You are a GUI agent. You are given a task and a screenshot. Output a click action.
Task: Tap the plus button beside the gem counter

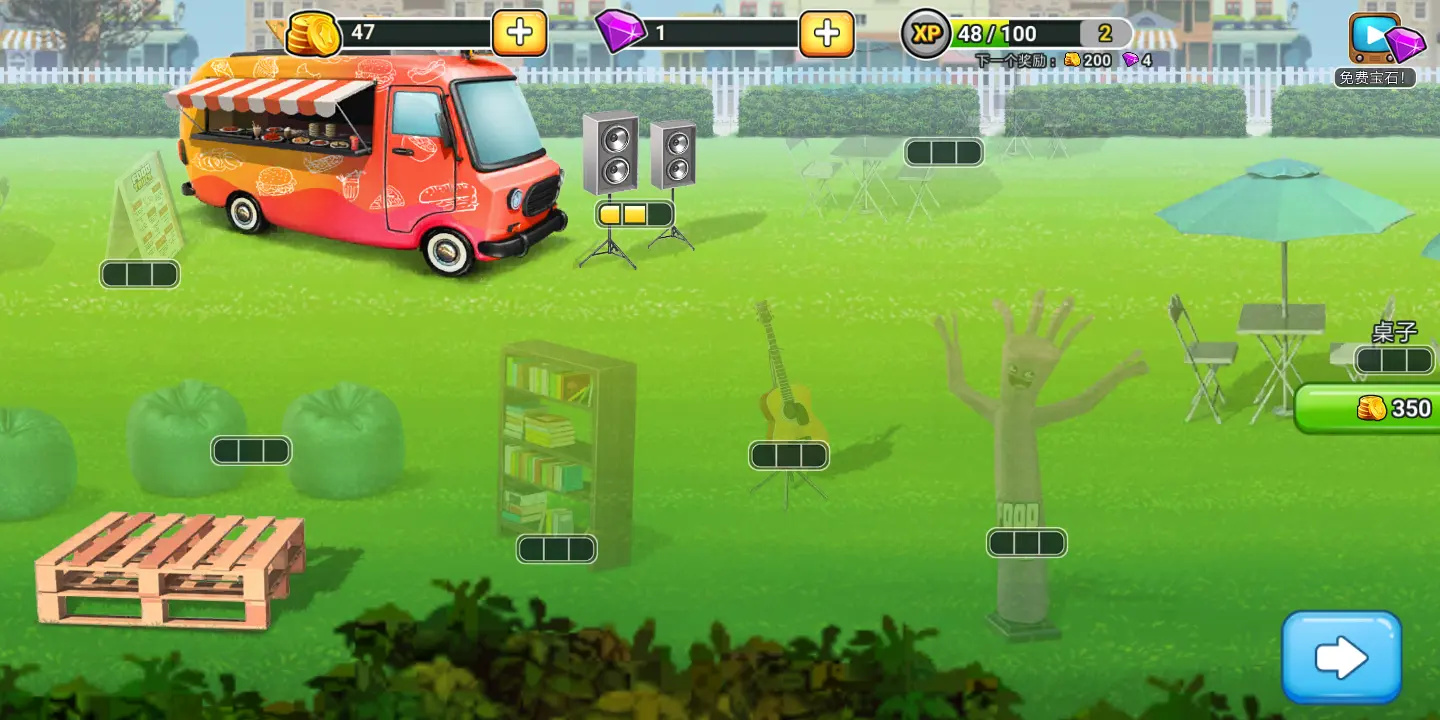pyautogui.click(x=826, y=33)
